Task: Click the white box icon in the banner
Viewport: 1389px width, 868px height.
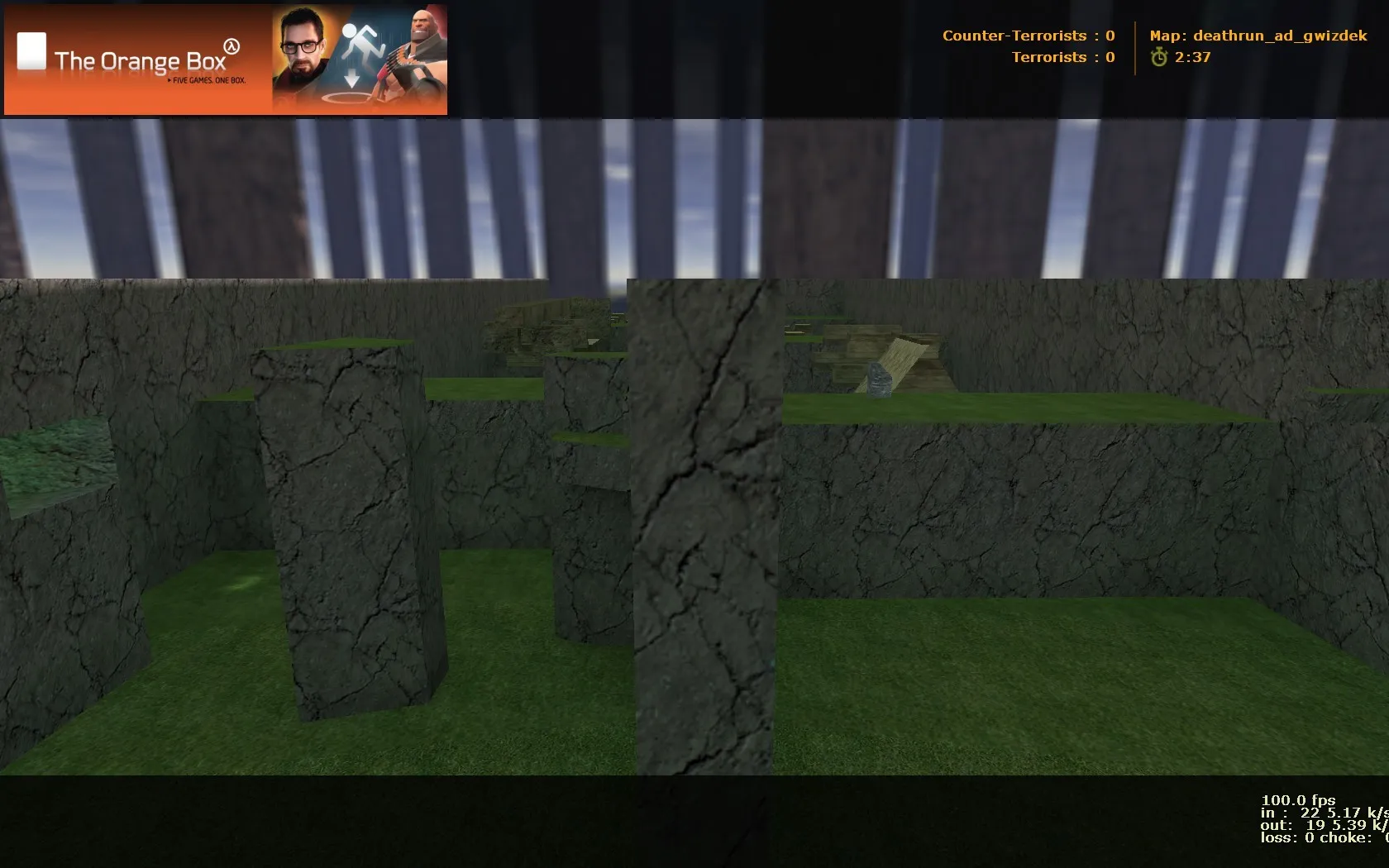Action: pos(30,50)
